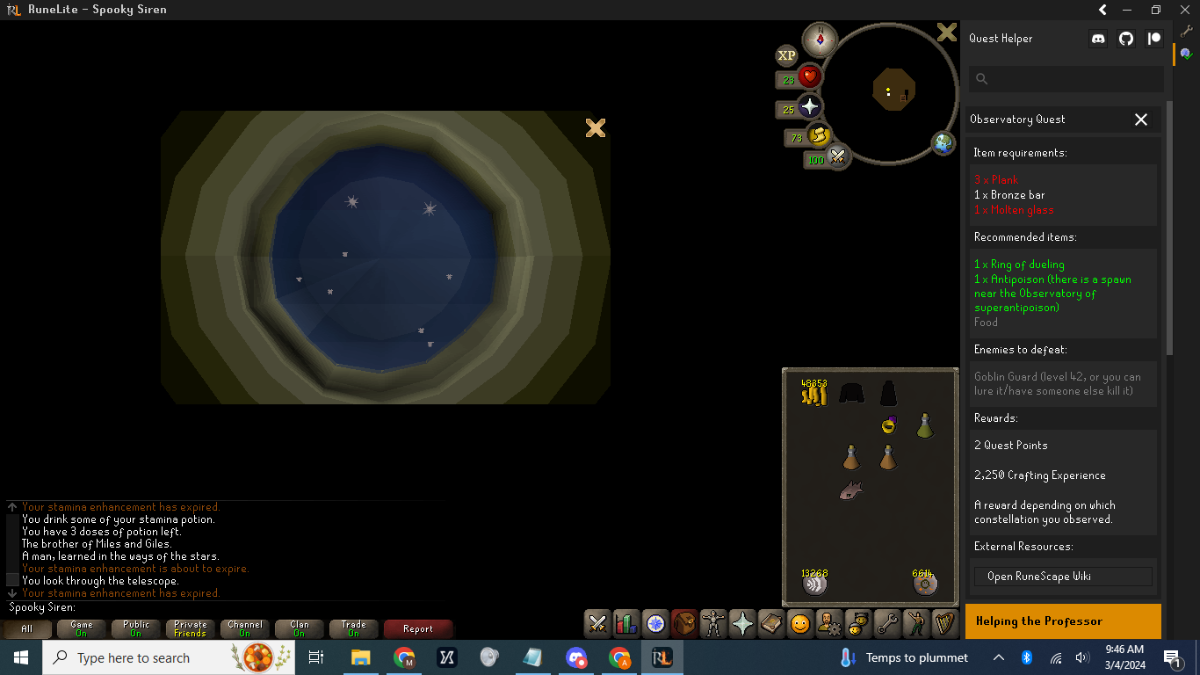Viewport: 1200px width, 675px height.
Task: Close the Observatory Quest helper panel
Action: click(1141, 119)
